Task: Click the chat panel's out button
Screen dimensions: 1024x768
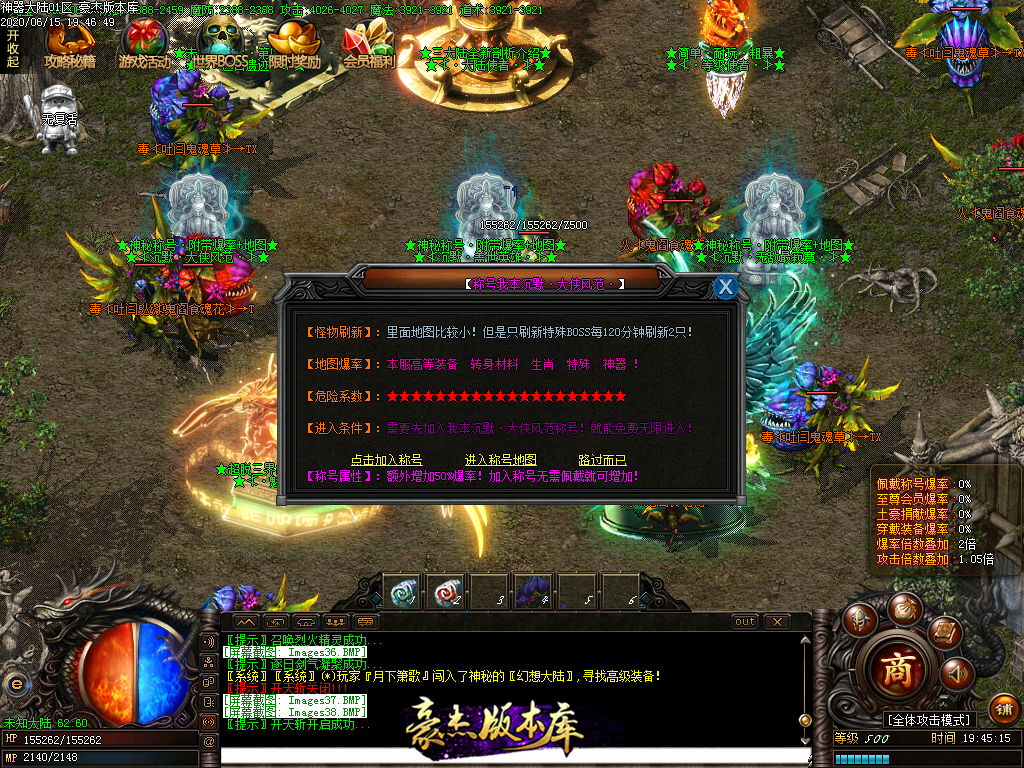Action: (745, 621)
